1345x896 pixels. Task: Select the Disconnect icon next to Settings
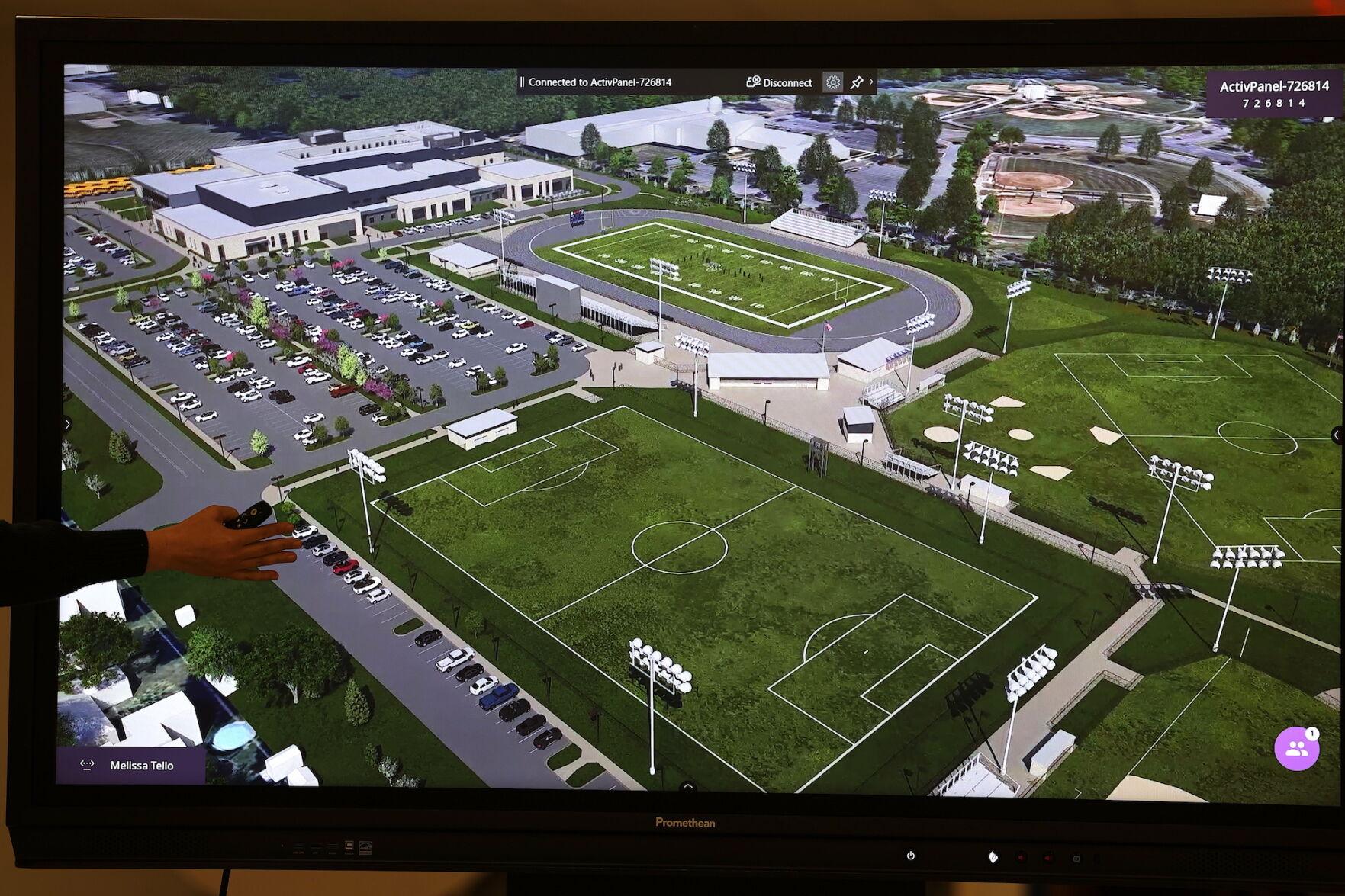pos(753,82)
